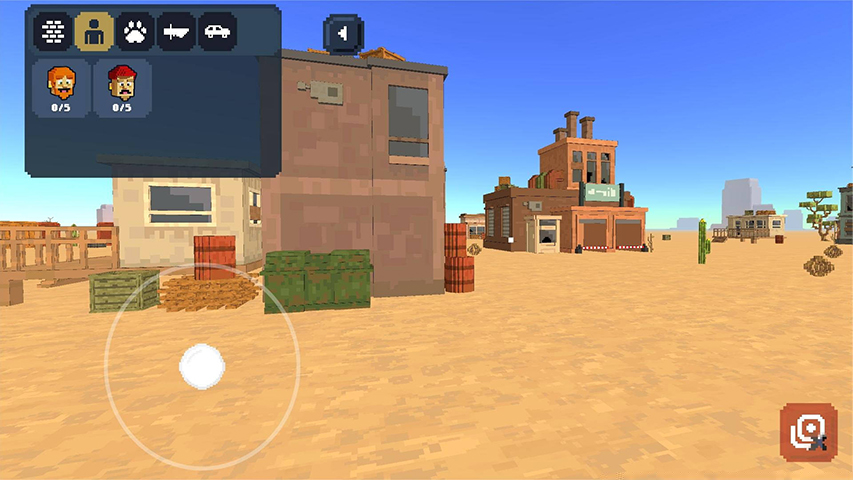This screenshot has height=480, width=853.
Task: Choose the orange-bearded character tile
Action: 62,87
